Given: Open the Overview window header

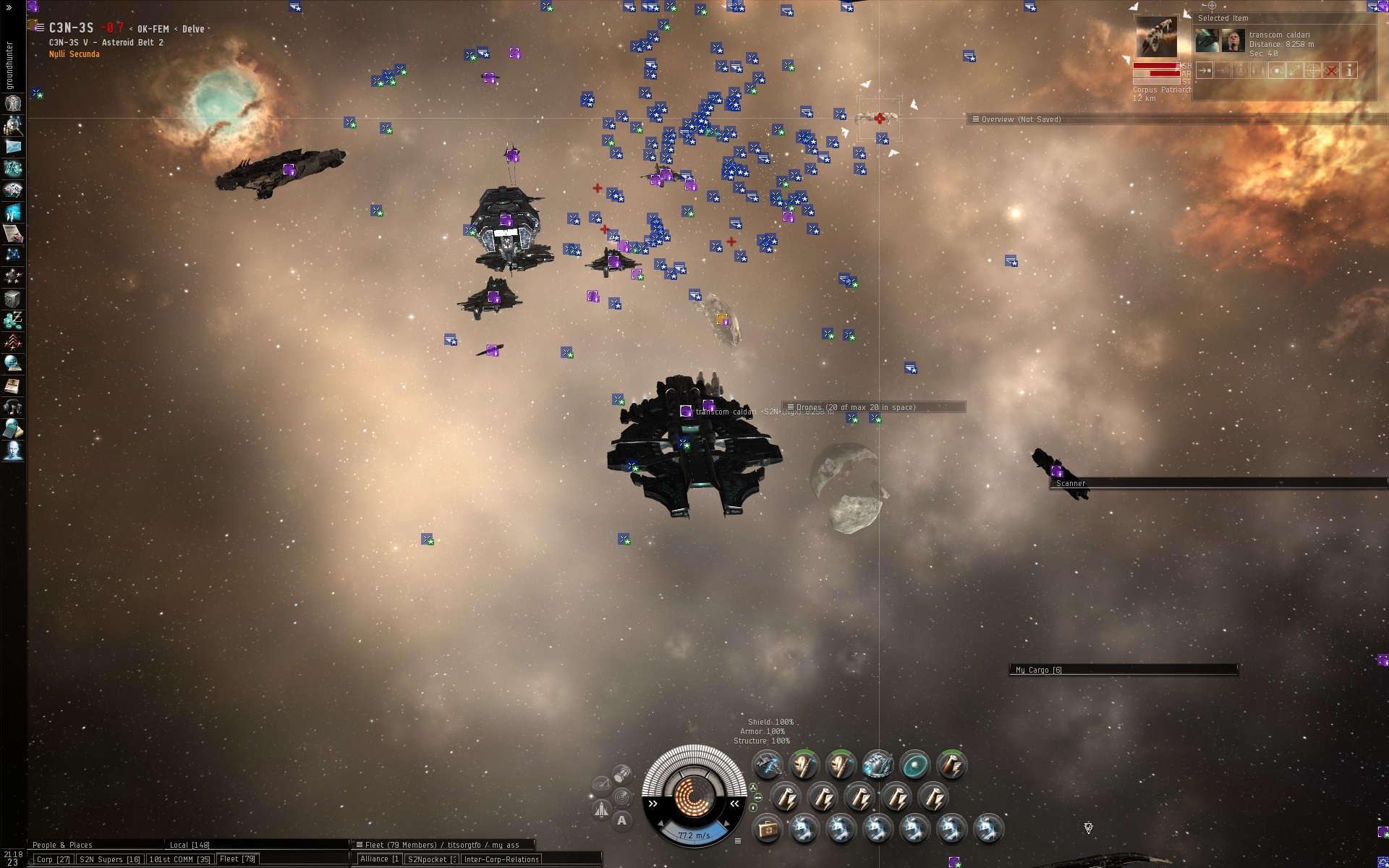Looking at the screenshot, I should [x=1021, y=119].
